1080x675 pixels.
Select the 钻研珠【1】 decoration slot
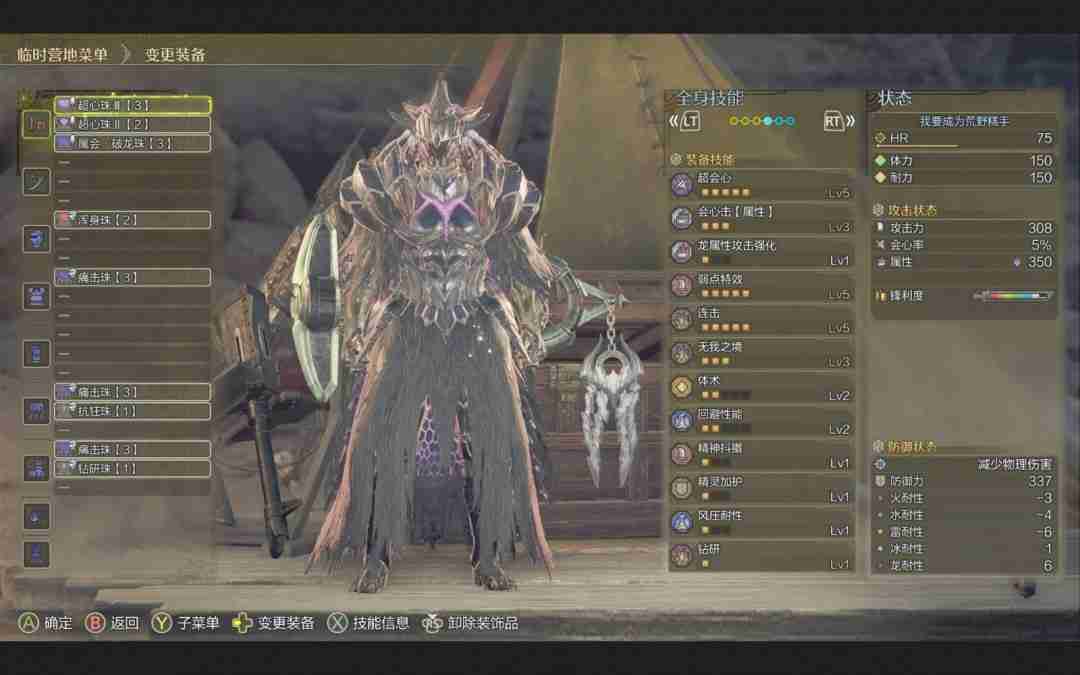pos(131,468)
